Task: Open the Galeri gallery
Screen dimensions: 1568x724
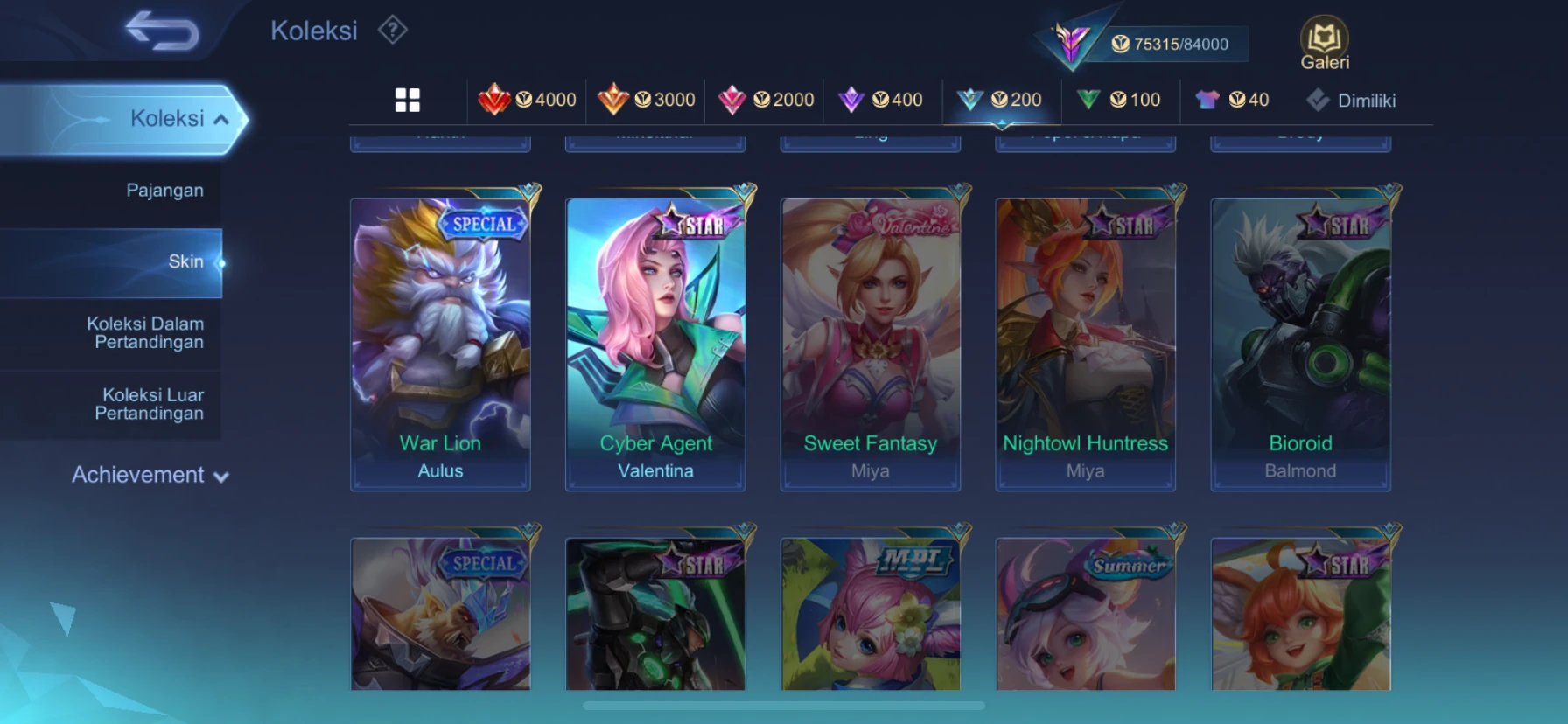Action: pyautogui.click(x=1324, y=44)
